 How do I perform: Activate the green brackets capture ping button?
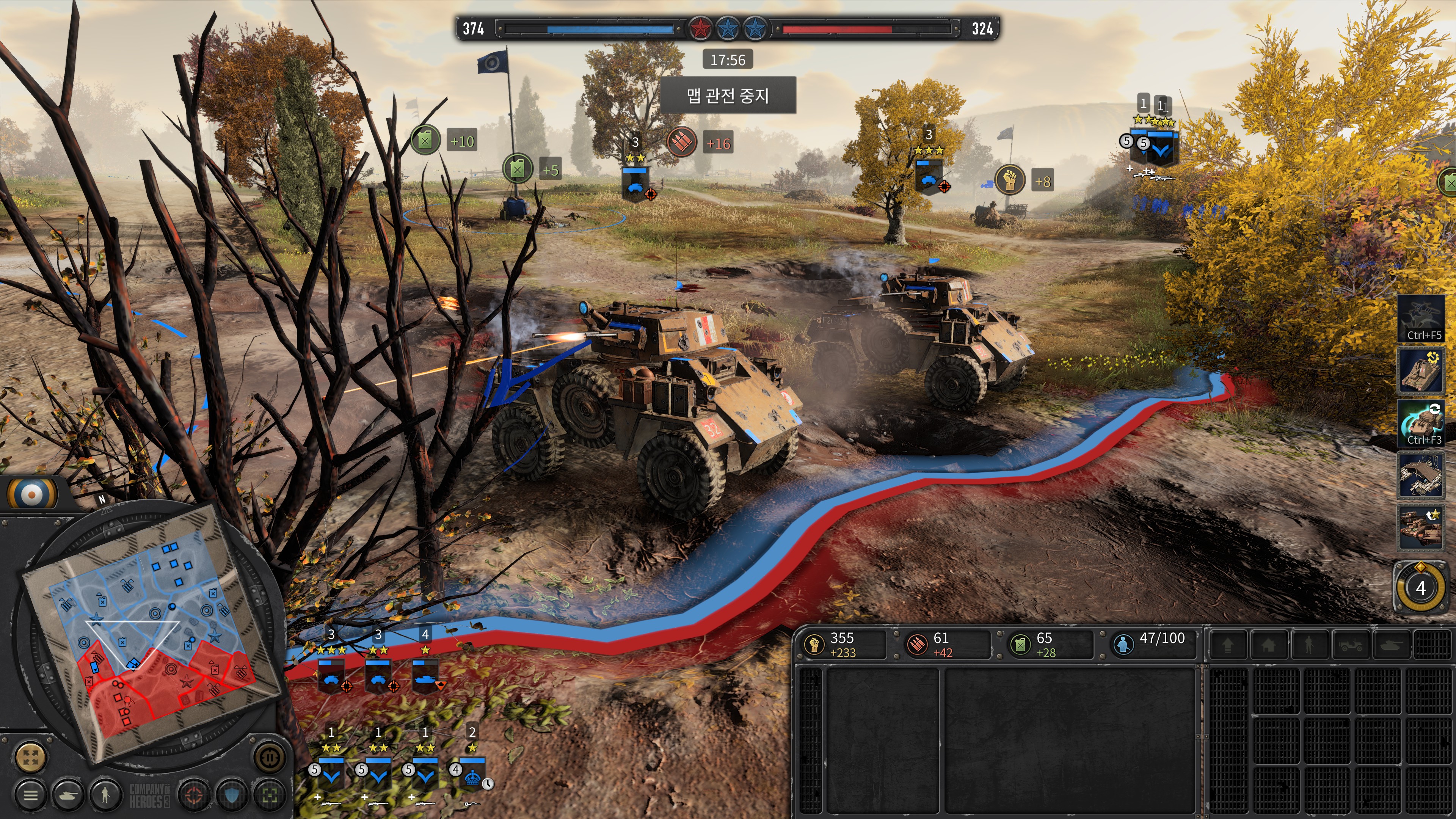[x=269, y=795]
